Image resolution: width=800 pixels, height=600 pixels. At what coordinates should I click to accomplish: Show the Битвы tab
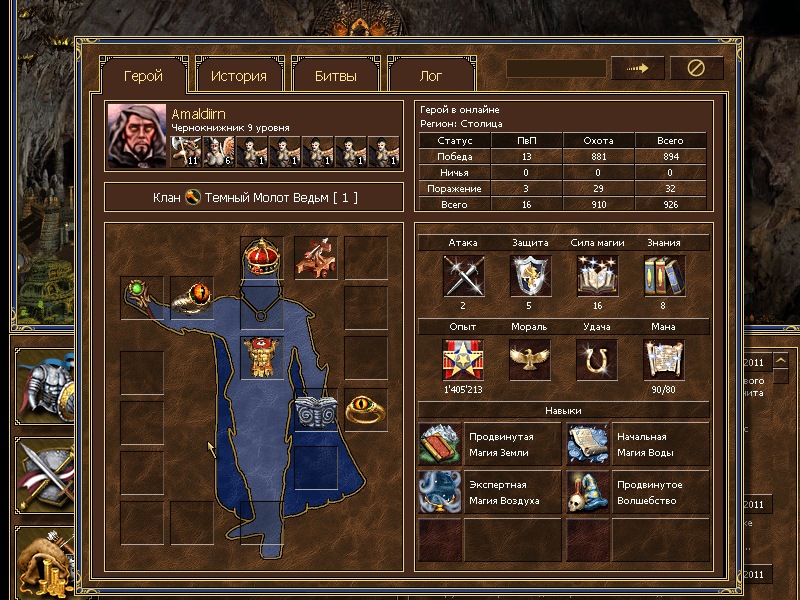335,76
